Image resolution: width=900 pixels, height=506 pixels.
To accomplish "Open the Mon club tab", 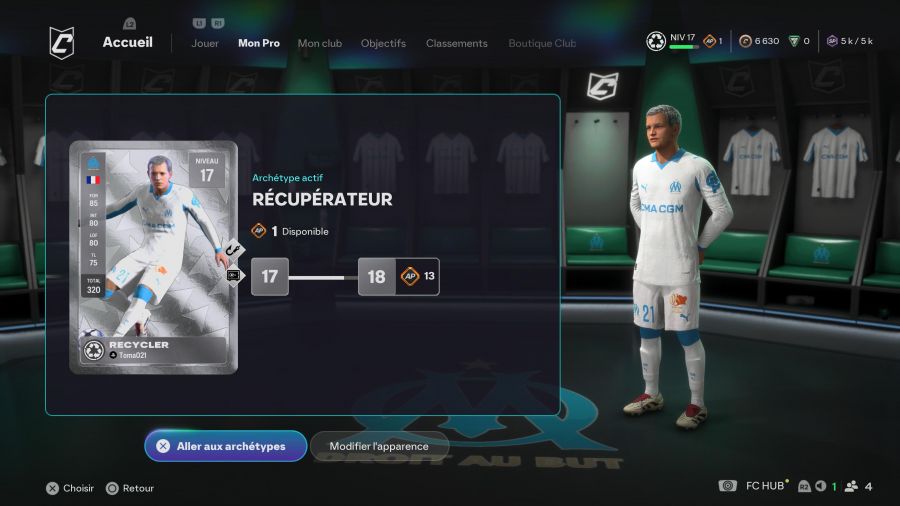I will pos(320,43).
